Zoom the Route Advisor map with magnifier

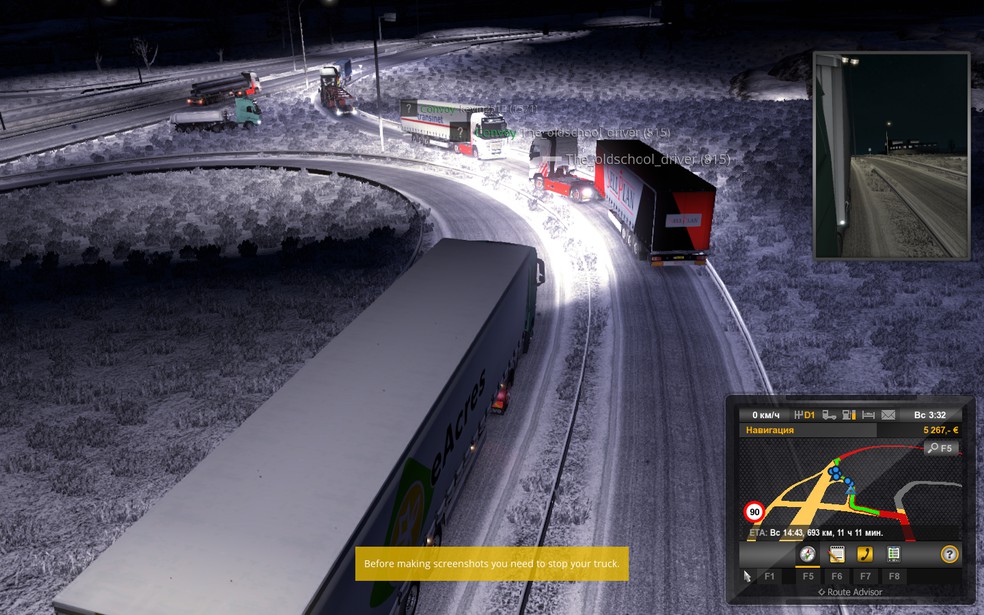[941, 448]
